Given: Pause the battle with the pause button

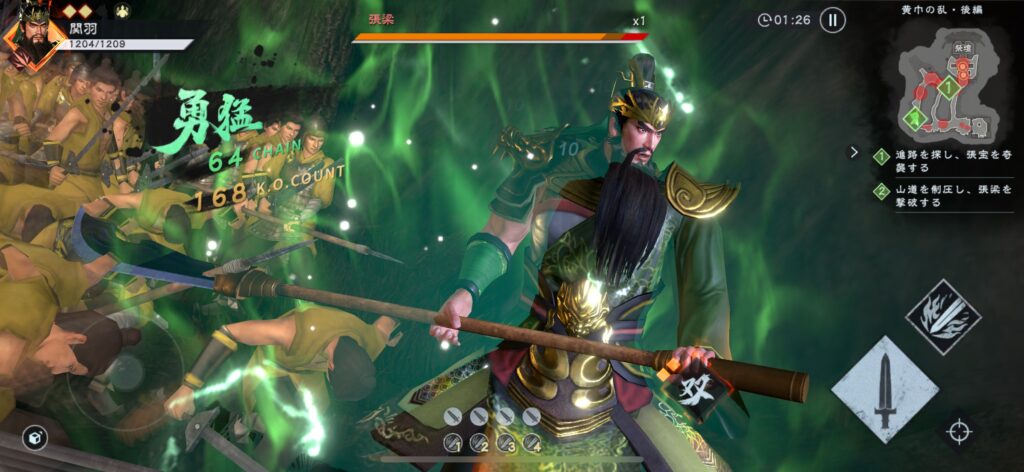Looking at the screenshot, I should tap(832, 19).
